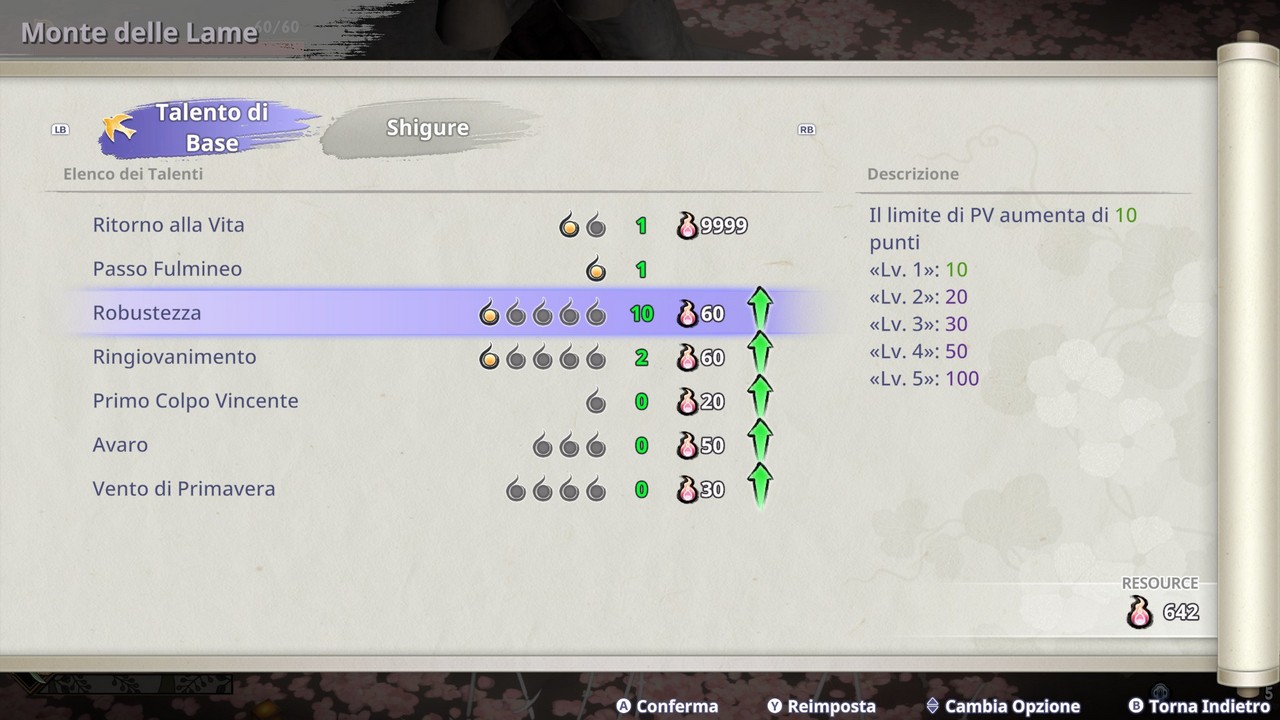Choose the Passo Fulmineo talent row
Image resolution: width=1280 pixels, height=720 pixels.
167,269
